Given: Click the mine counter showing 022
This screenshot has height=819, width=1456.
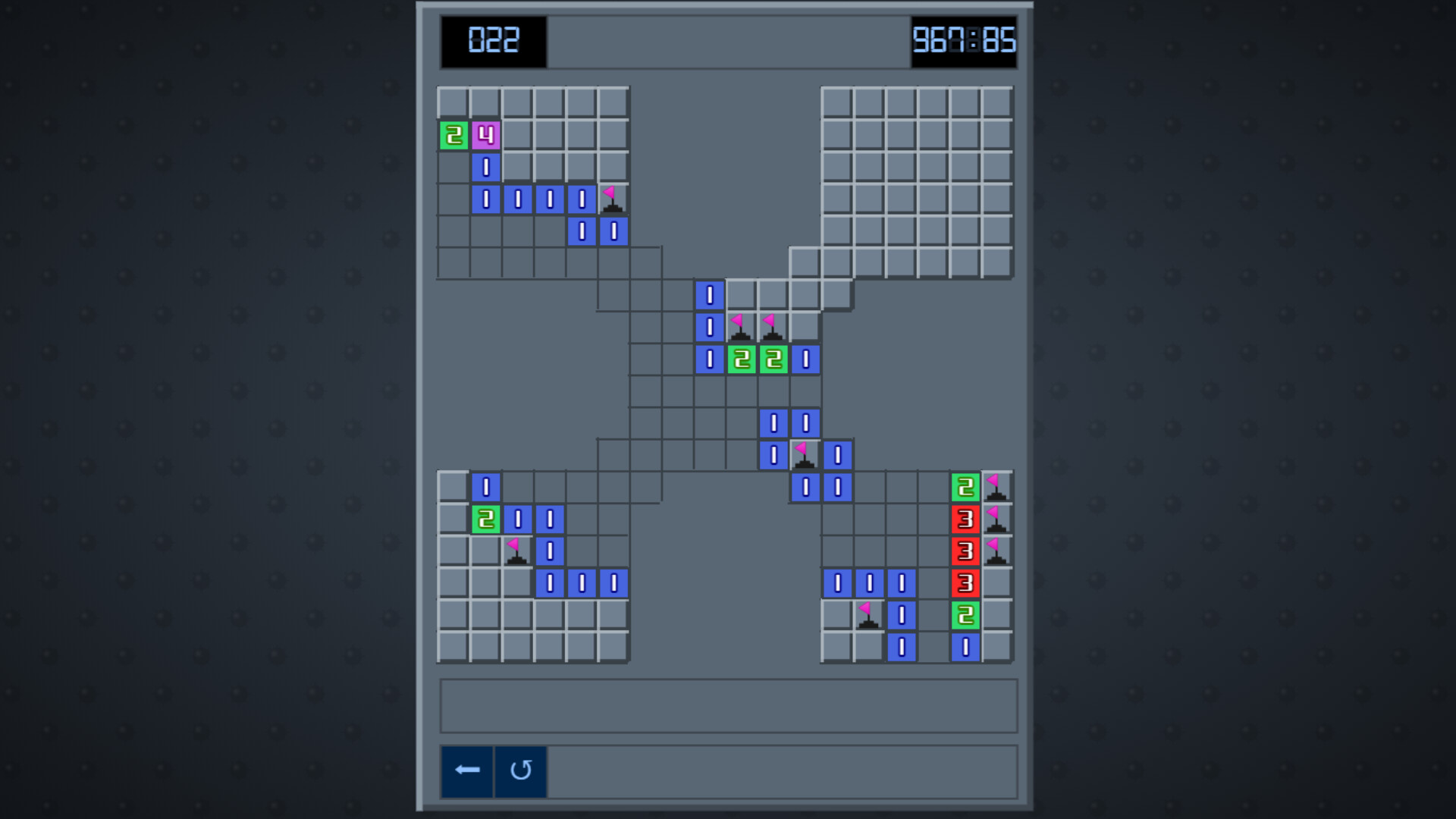Looking at the screenshot, I should [x=493, y=39].
